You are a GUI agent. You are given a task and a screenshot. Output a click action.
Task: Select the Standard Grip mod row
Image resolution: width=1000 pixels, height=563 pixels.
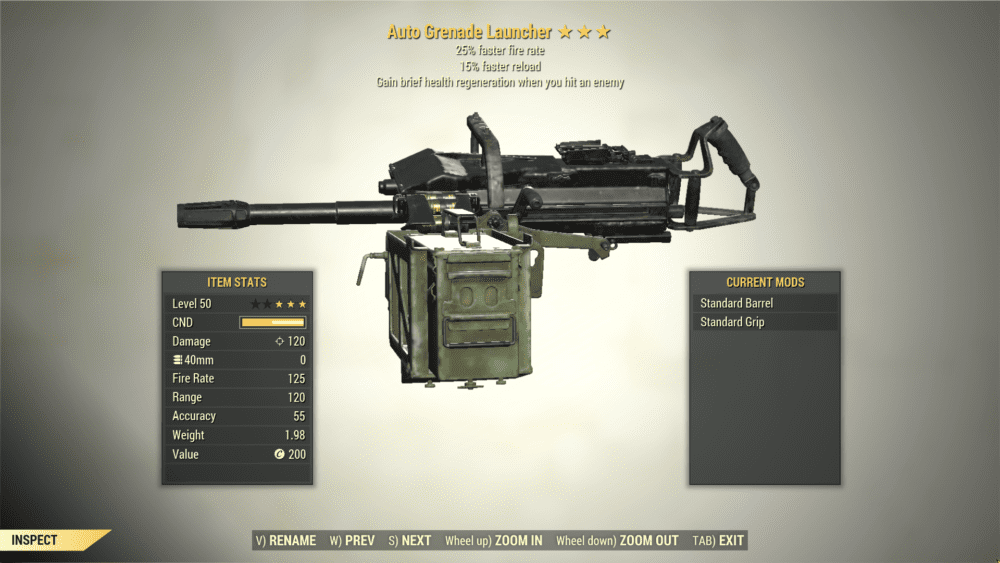click(x=764, y=322)
